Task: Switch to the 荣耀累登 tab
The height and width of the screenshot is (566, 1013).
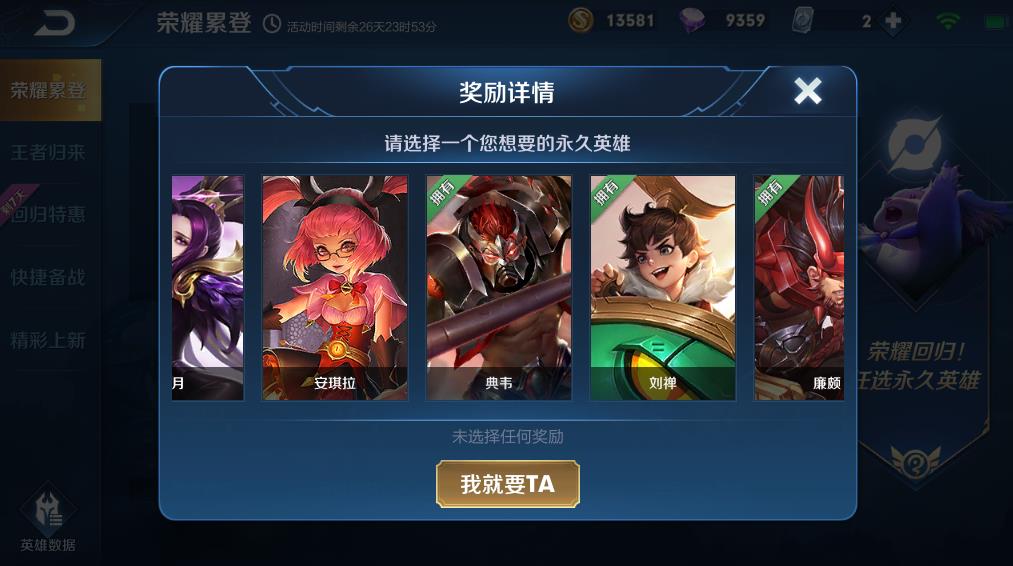Action: point(49,90)
